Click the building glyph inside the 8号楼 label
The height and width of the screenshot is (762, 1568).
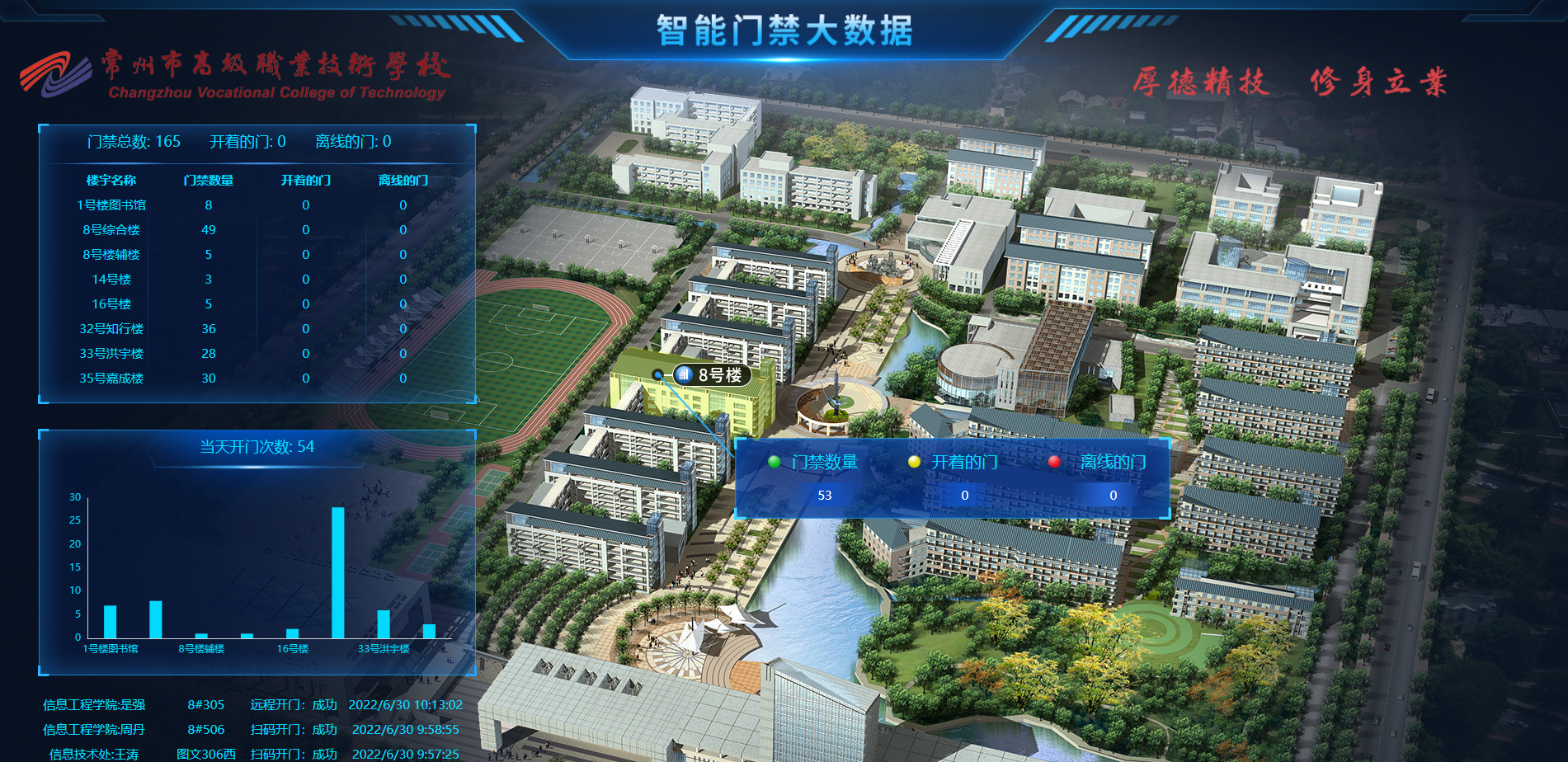coord(684,374)
